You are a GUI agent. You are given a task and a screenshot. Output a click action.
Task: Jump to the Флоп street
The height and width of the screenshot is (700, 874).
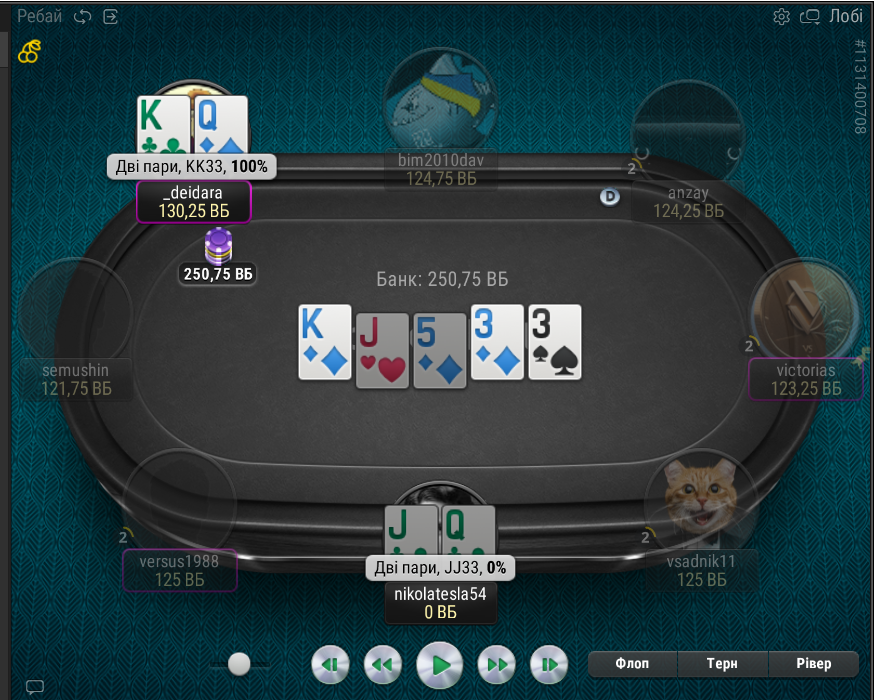coord(632,663)
